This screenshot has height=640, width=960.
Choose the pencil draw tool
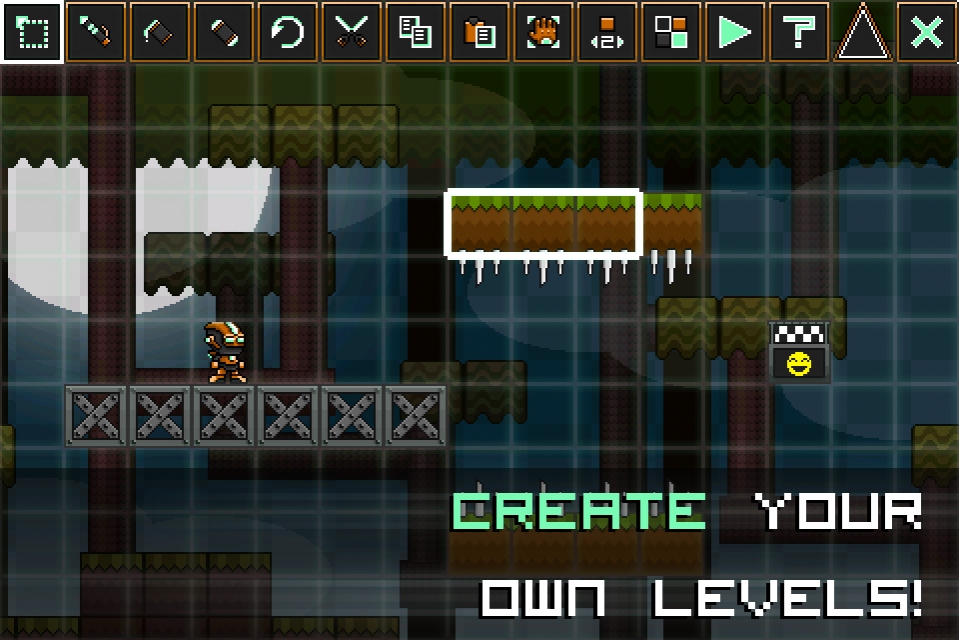(x=96, y=32)
